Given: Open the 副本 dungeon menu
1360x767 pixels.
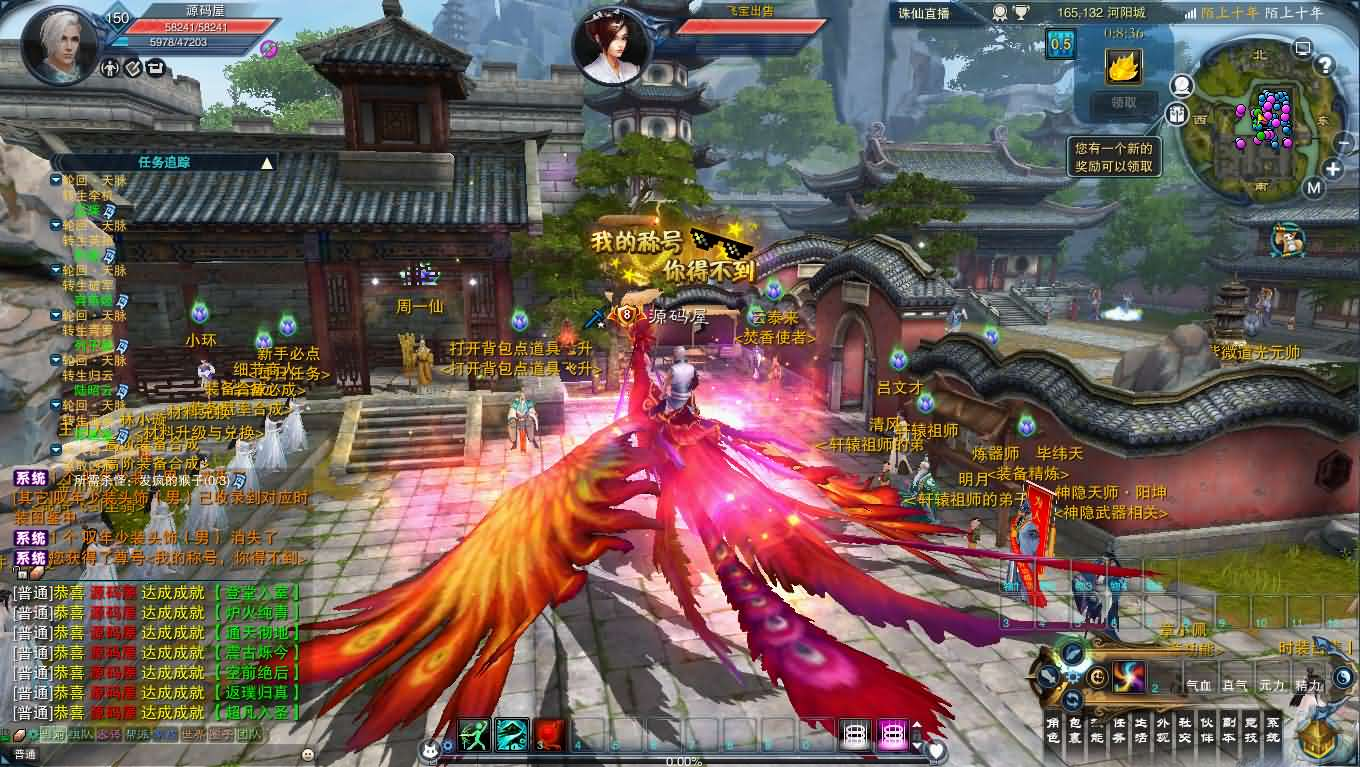Looking at the screenshot, I should [1228, 729].
